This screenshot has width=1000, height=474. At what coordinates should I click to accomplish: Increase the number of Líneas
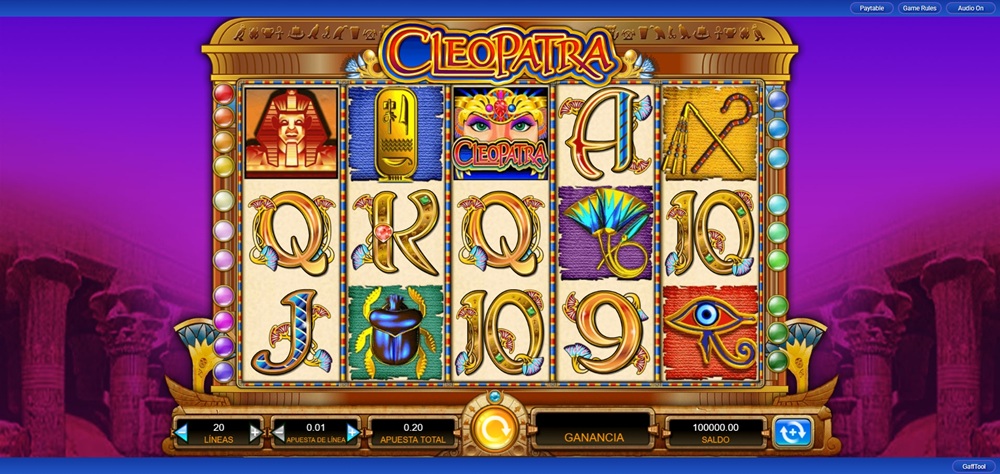coord(255,432)
